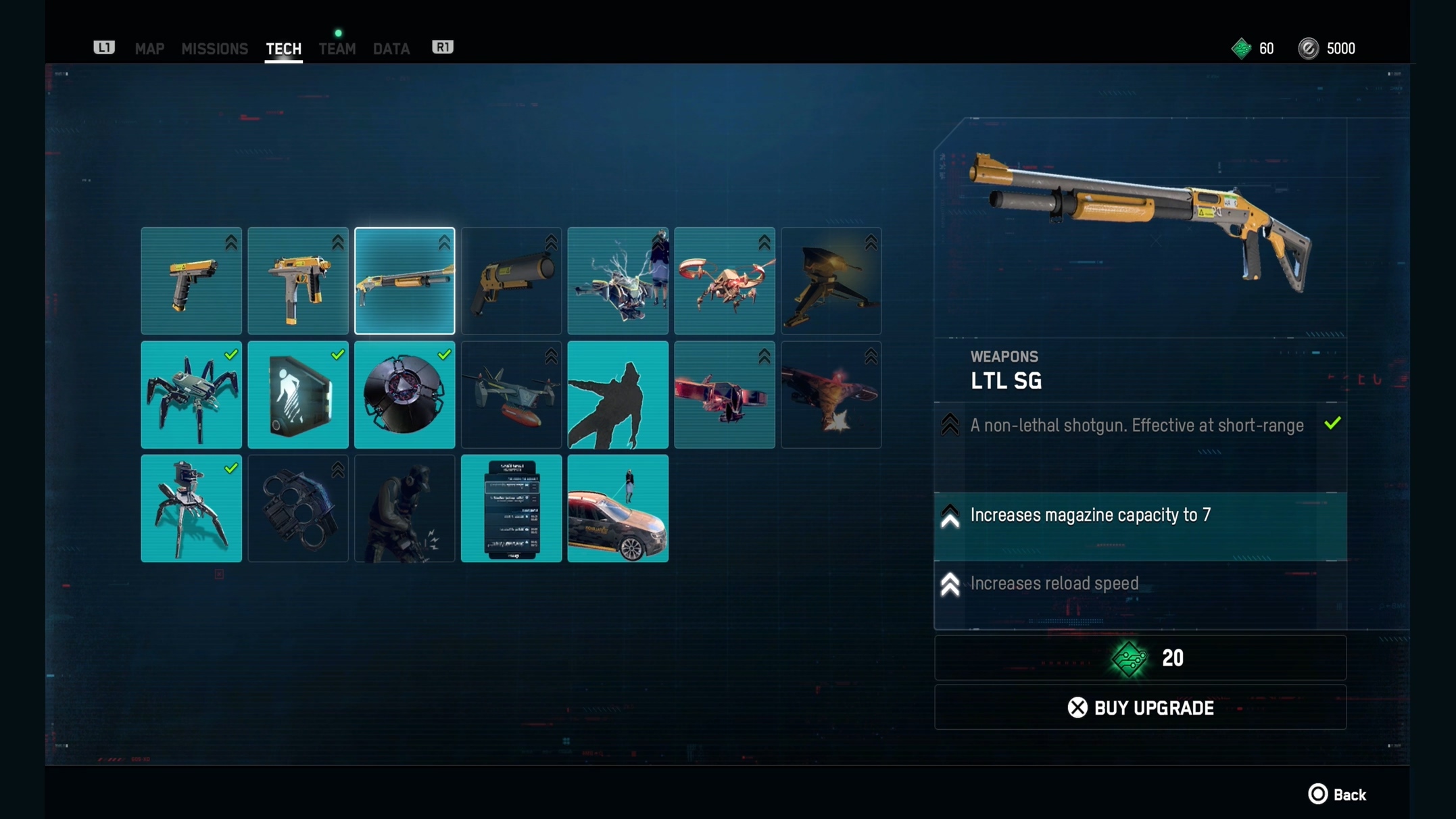Choose the black tripod turret tile
The width and height of the screenshot is (1456, 819).
tap(831, 281)
